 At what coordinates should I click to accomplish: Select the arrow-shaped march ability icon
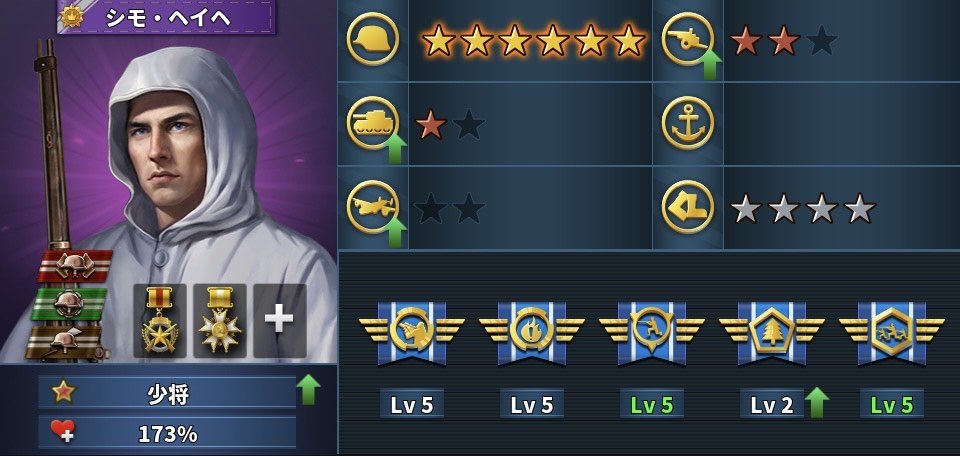coord(688,207)
